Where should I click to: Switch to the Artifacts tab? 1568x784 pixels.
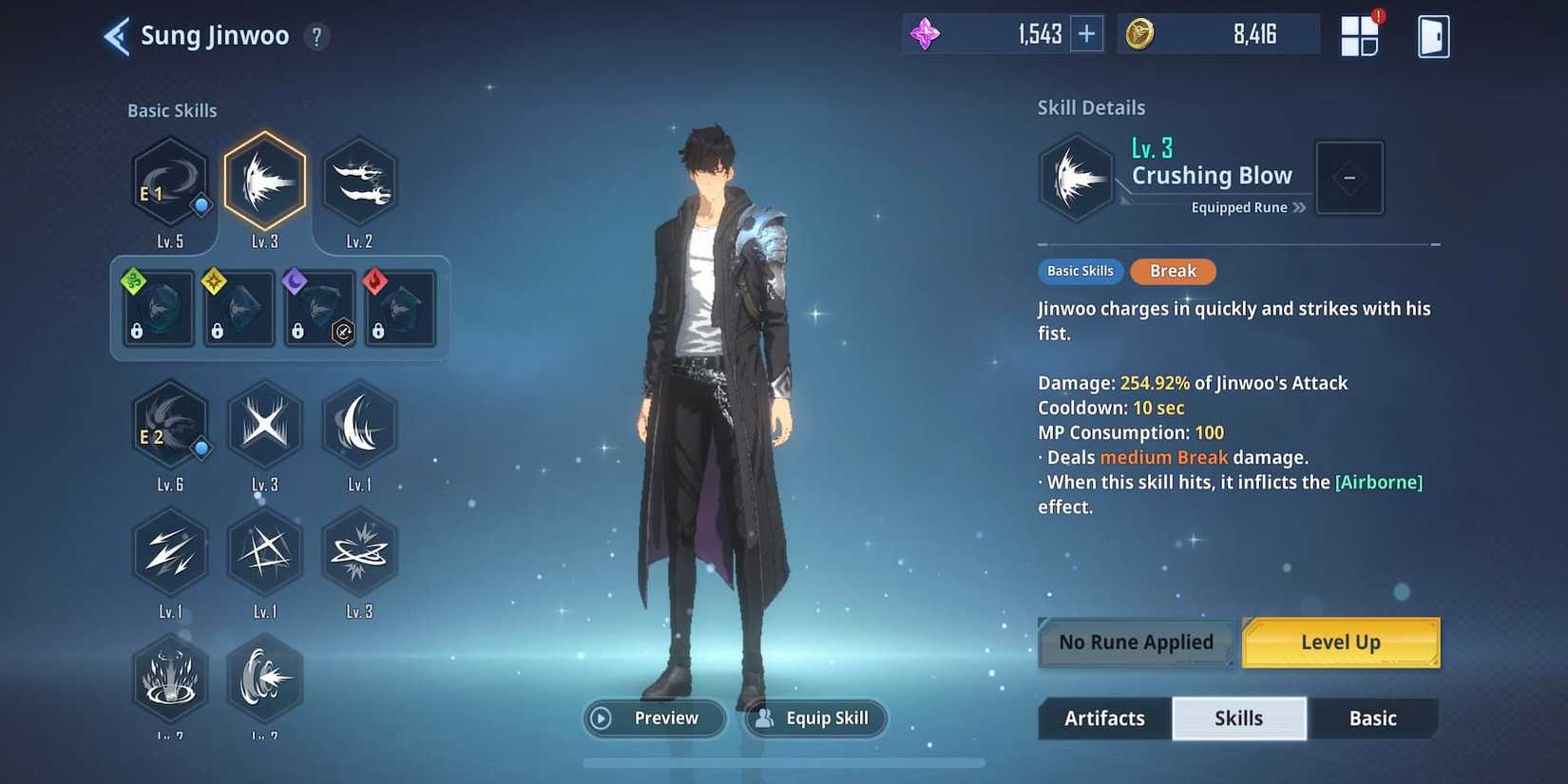tap(1104, 718)
